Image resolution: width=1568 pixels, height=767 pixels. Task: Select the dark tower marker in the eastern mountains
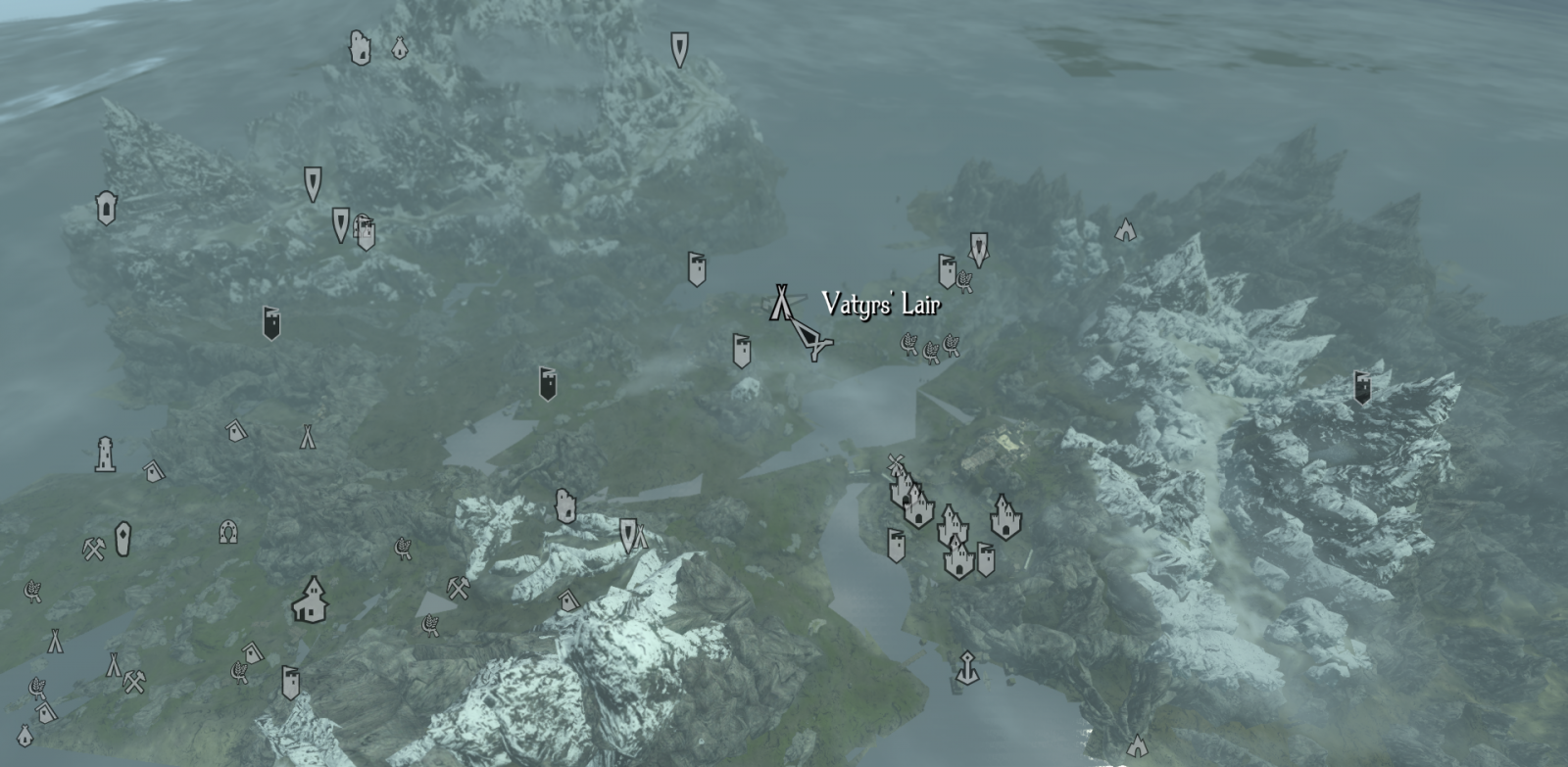click(x=1362, y=387)
